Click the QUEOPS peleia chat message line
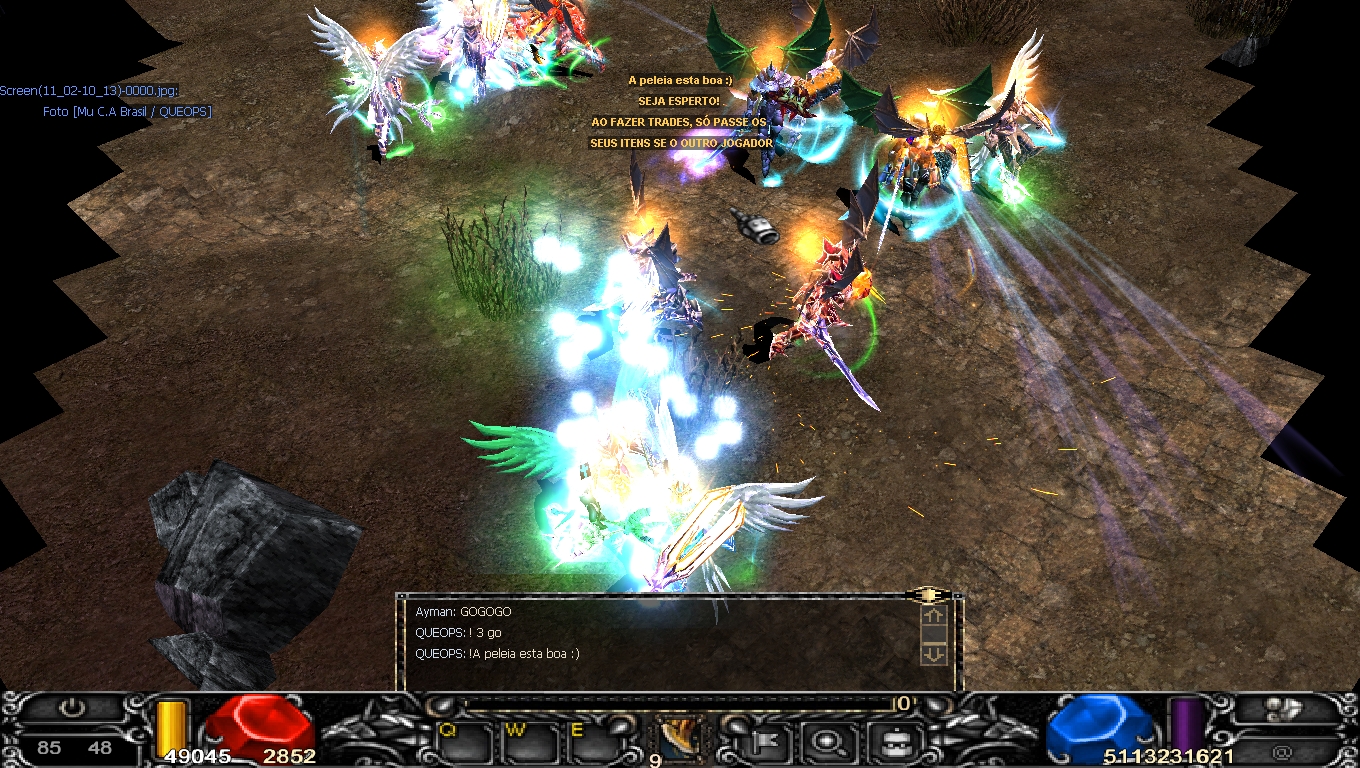 click(x=497, y=654)
